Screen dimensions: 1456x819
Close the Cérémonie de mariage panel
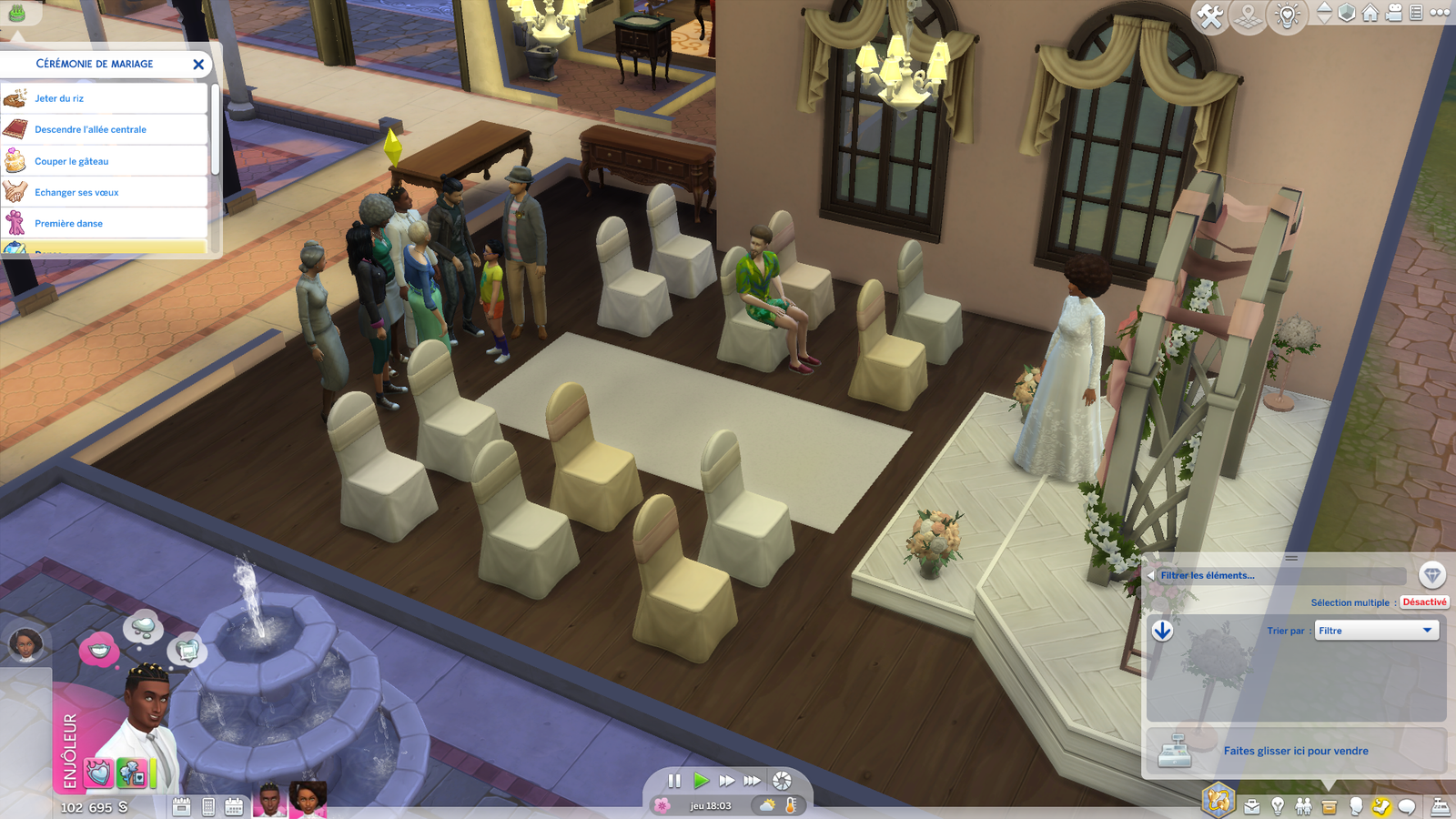point(198,65)
